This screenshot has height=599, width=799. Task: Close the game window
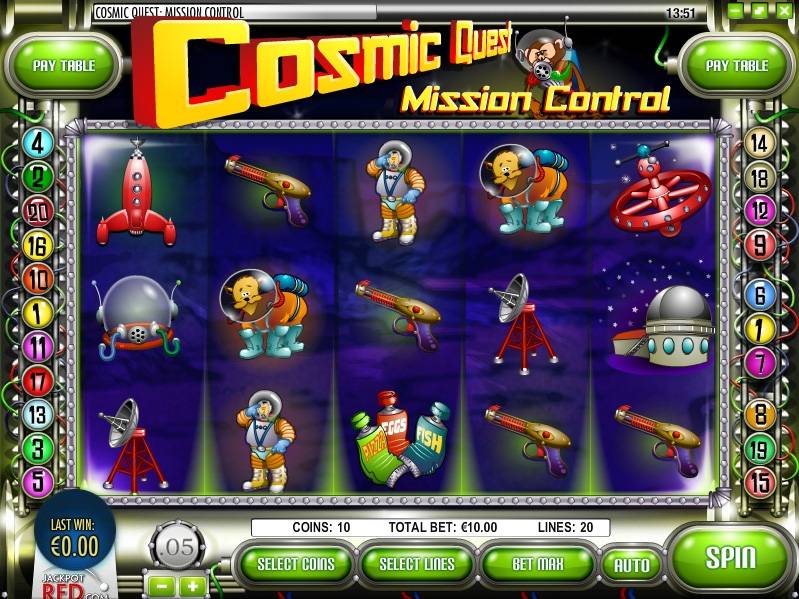(x=786, y=11)
